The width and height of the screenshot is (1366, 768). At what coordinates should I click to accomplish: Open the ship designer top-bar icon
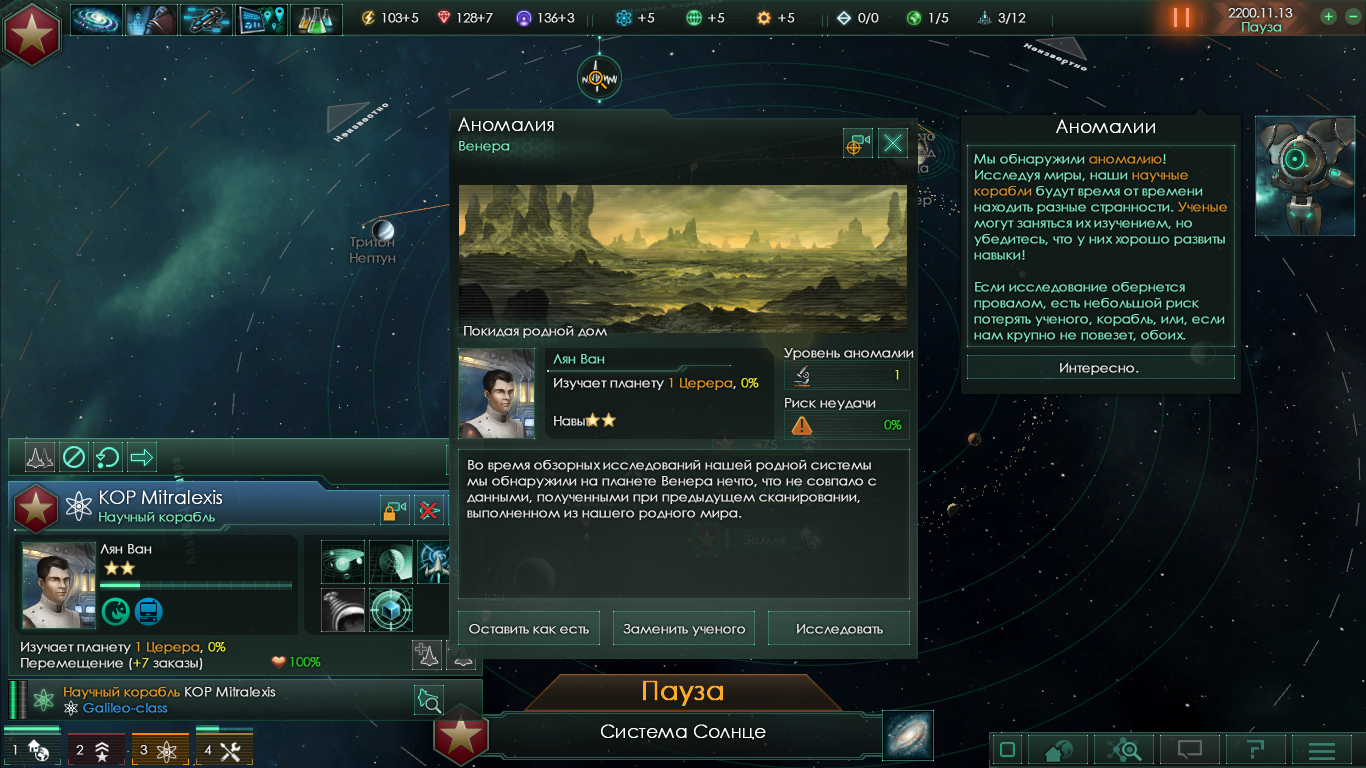(206, 19)
